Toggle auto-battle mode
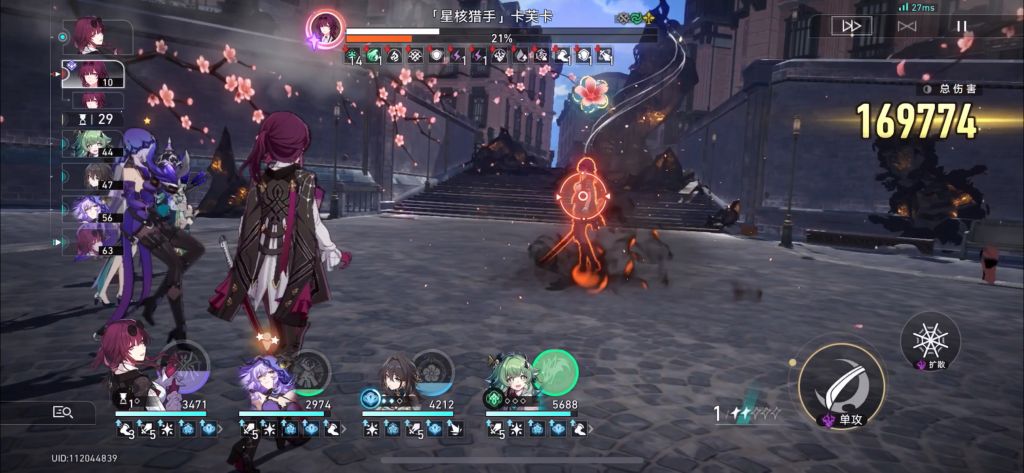This screenshot has height=473, width=1024. click(907, 27)
